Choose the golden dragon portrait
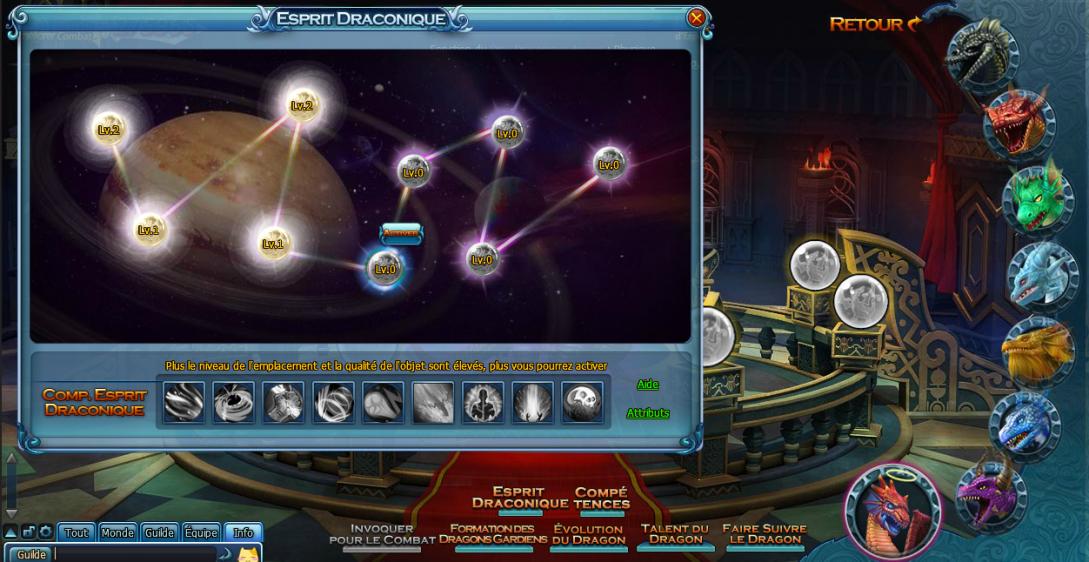Image resolution: width=1089 pixels, height=562 pixels. (1037, 350)
